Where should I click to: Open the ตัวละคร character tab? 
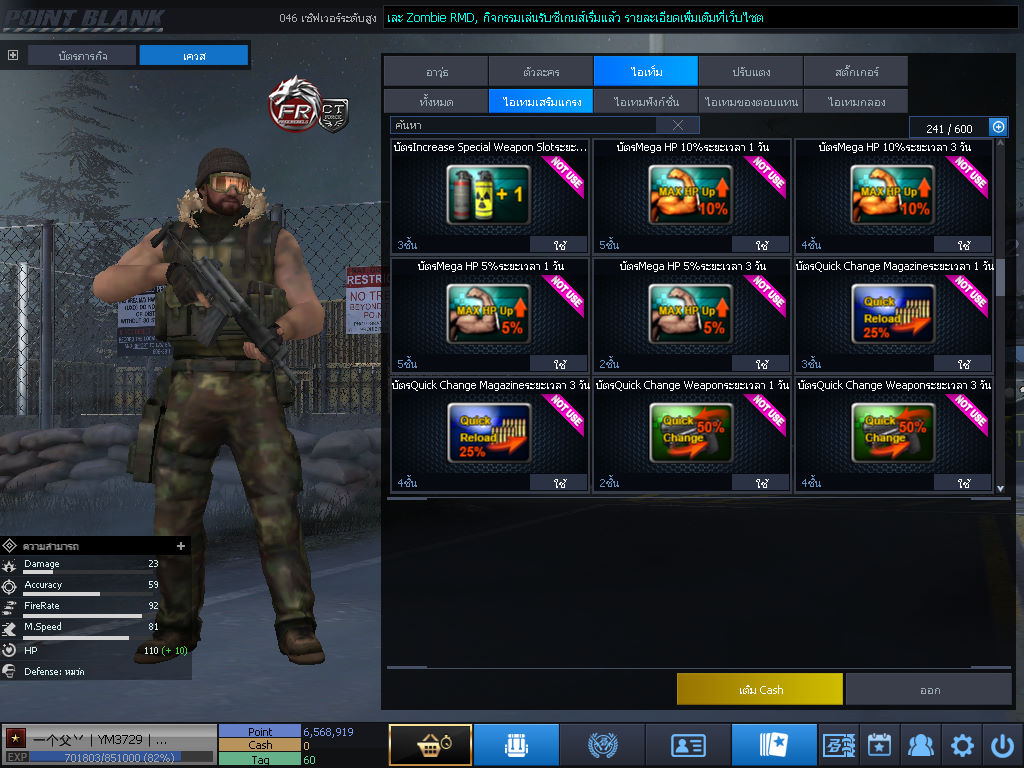click(x=541, y=72)
